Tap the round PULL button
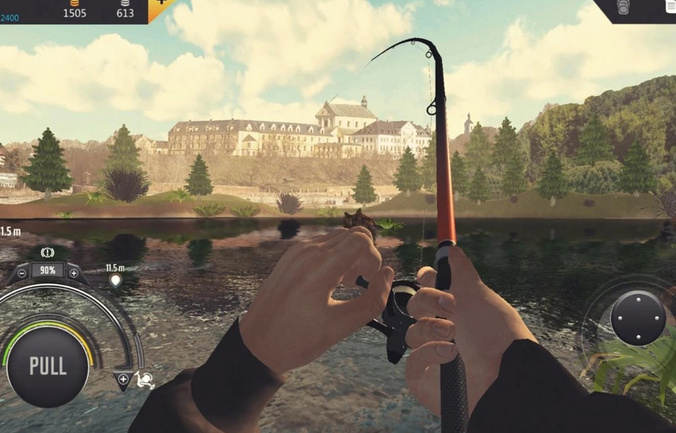676x433 pixels. (x=47, y=365)
